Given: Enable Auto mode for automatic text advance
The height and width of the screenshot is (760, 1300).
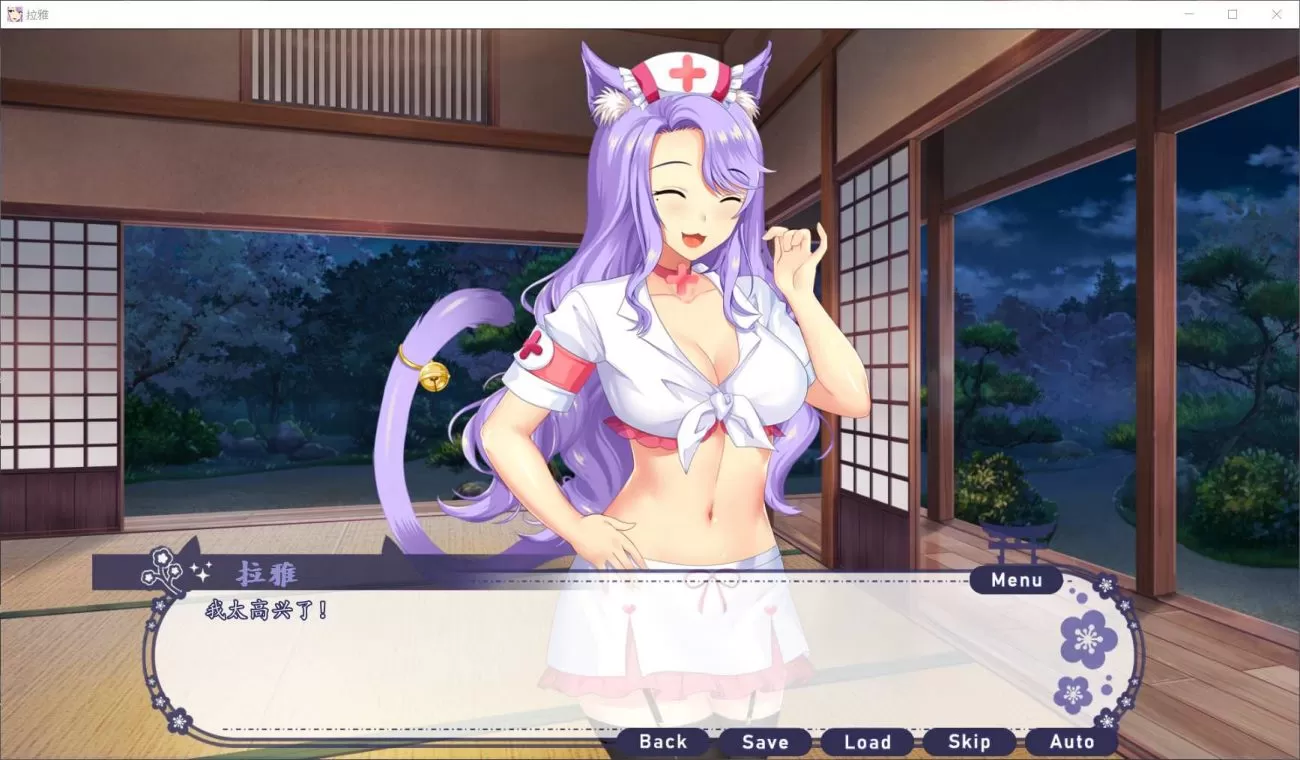Looking at the screenshot, I should 1071,742.
